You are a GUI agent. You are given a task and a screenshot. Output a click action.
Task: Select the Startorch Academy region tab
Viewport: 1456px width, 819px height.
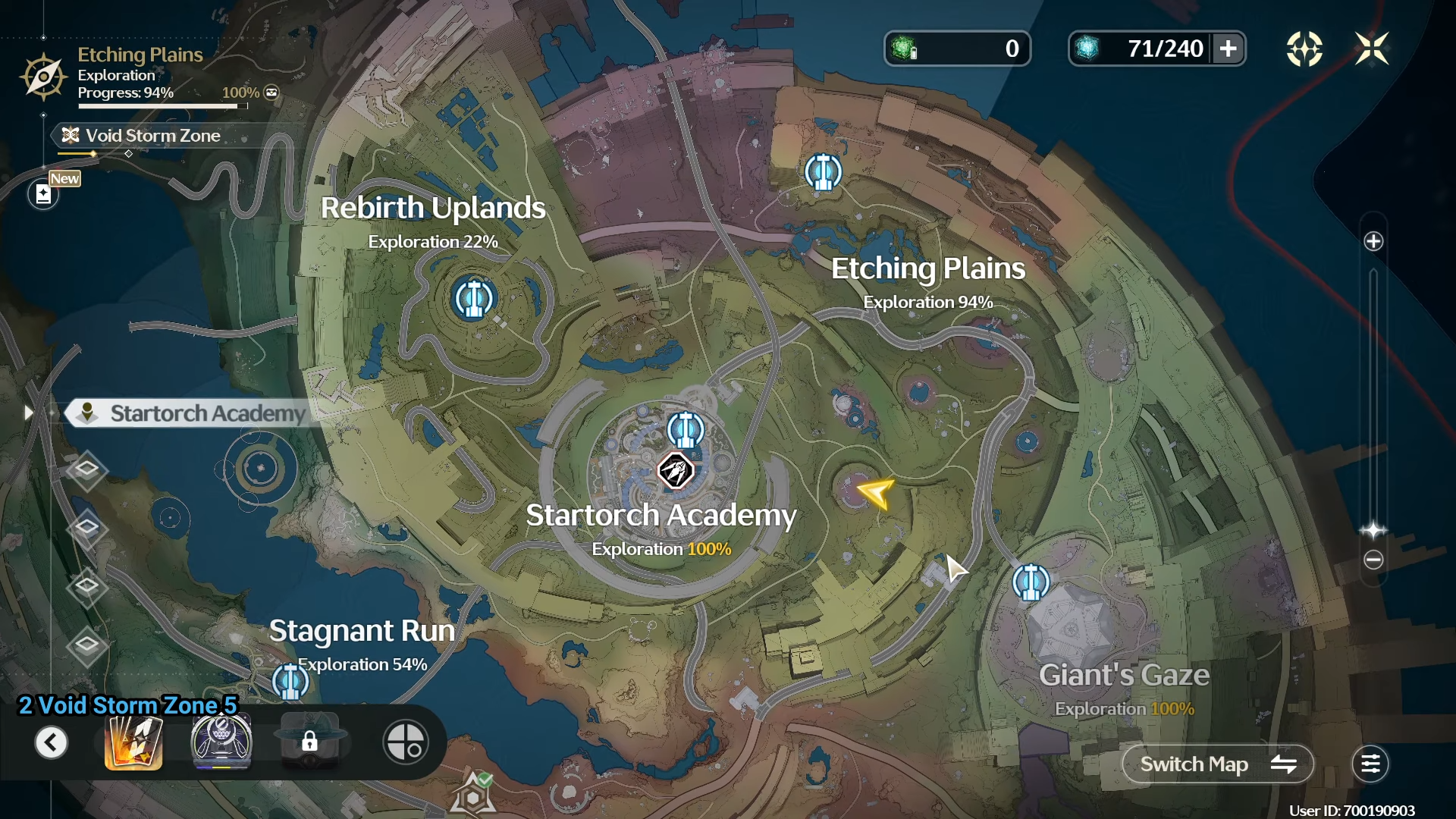(190, 413)
